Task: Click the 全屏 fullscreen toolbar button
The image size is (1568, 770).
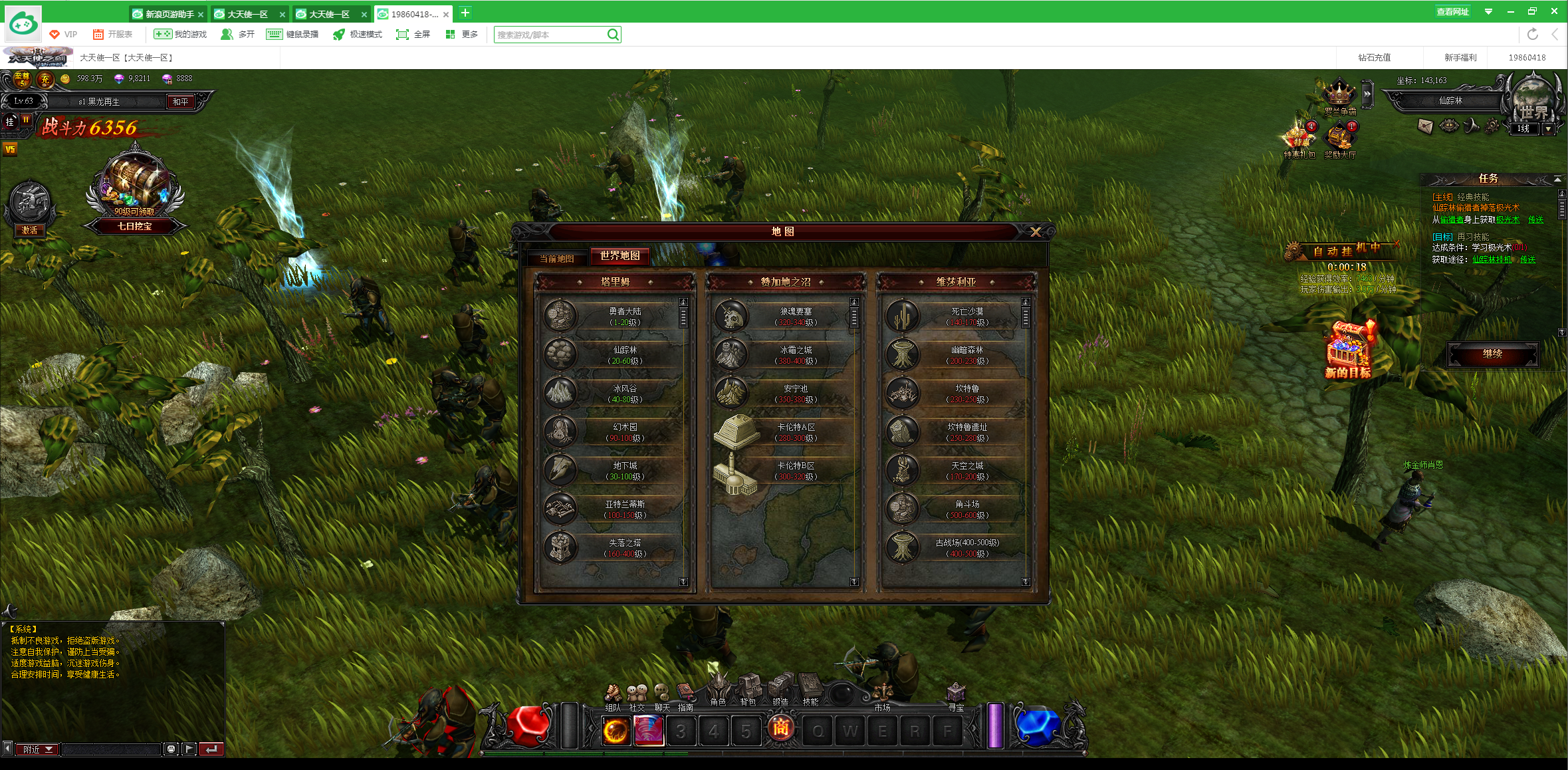Action: point(413,35)
